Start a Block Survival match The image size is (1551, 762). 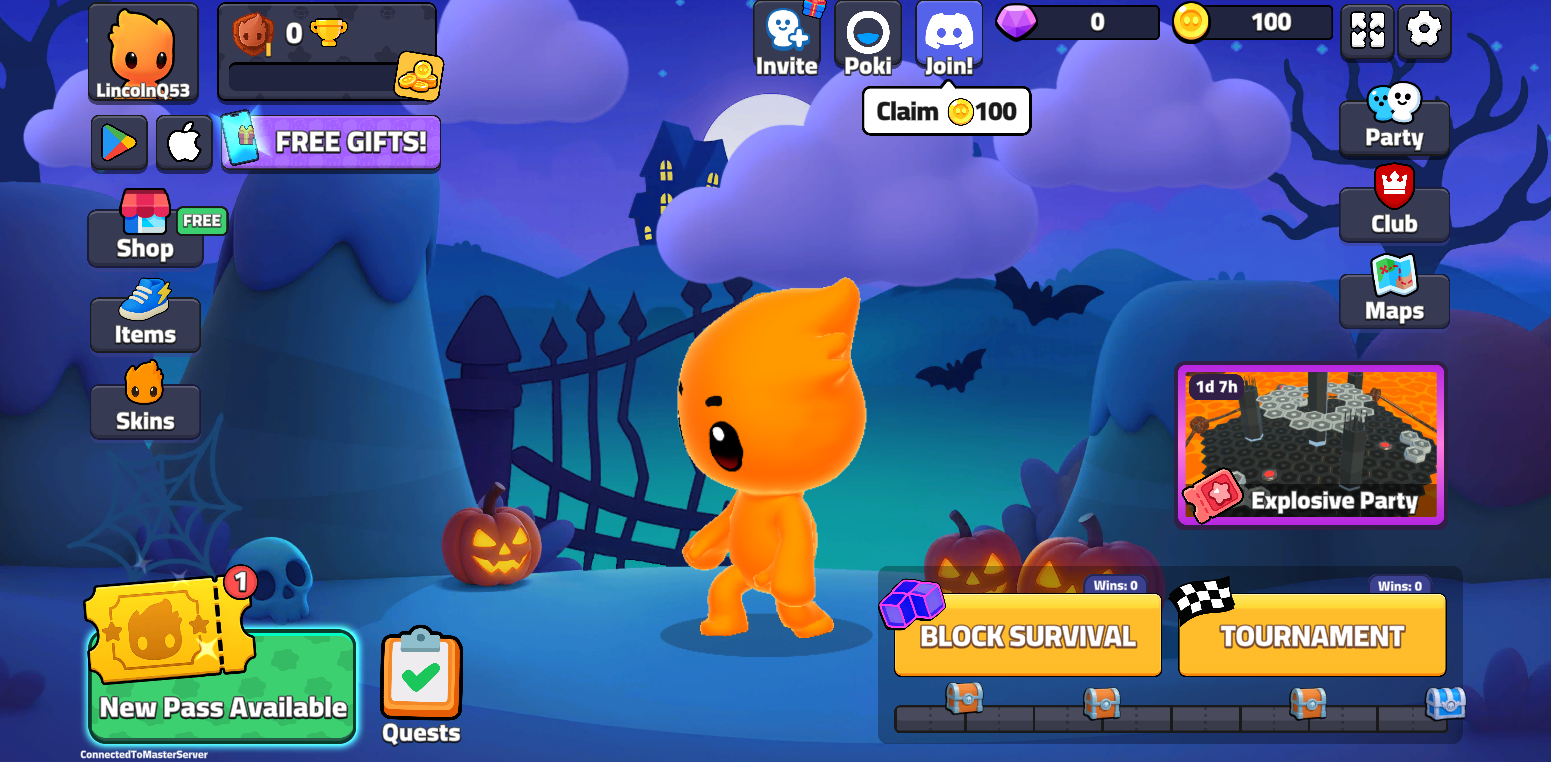coord(1027,634)
